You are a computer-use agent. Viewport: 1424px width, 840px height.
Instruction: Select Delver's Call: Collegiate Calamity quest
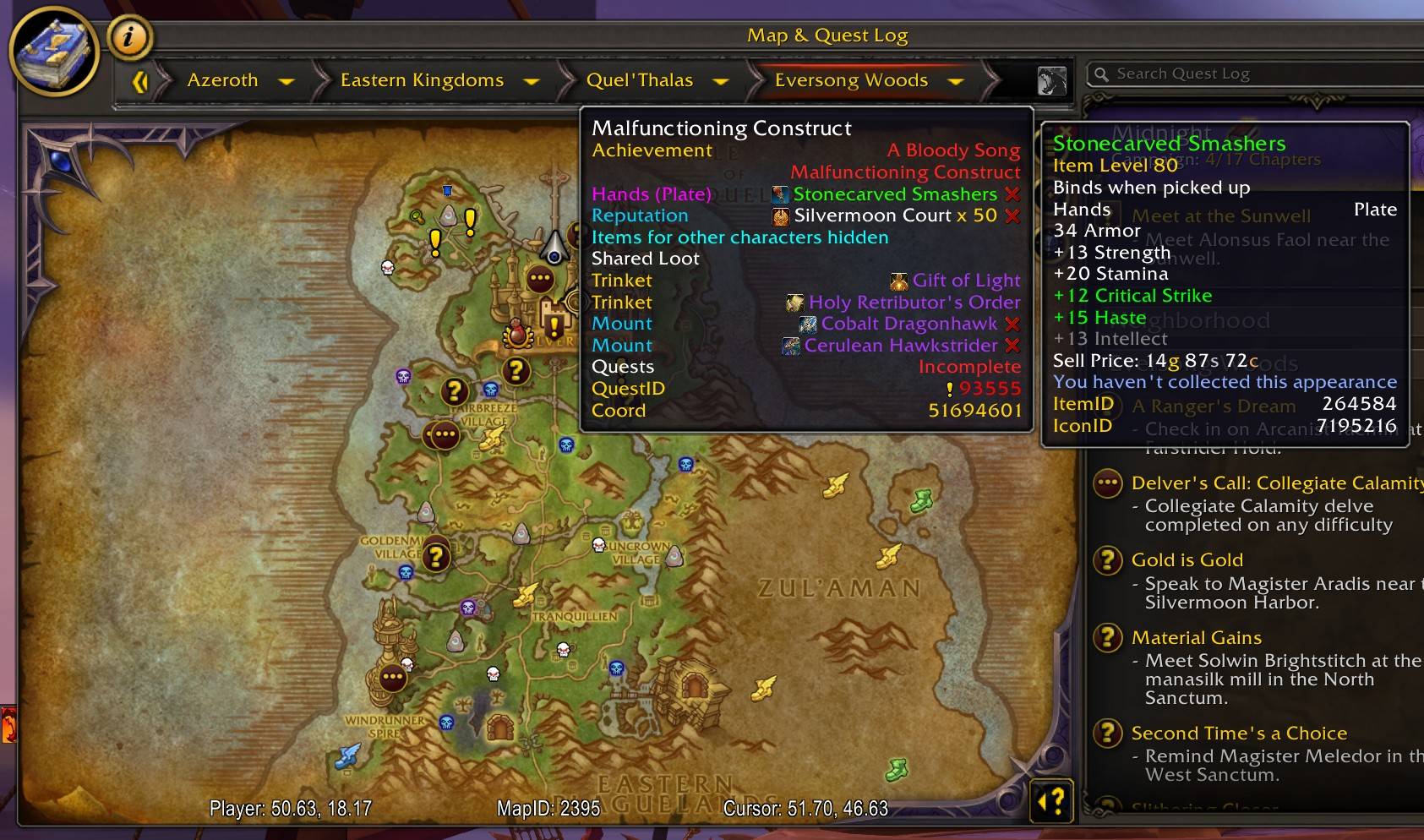click(1276, 483)
